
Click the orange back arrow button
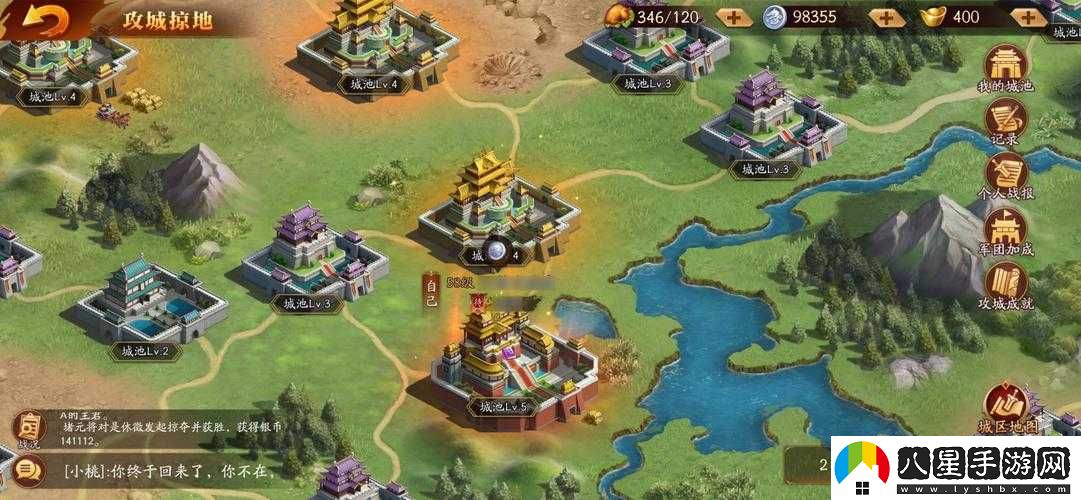pyautogui.click(x=46, y=19)
